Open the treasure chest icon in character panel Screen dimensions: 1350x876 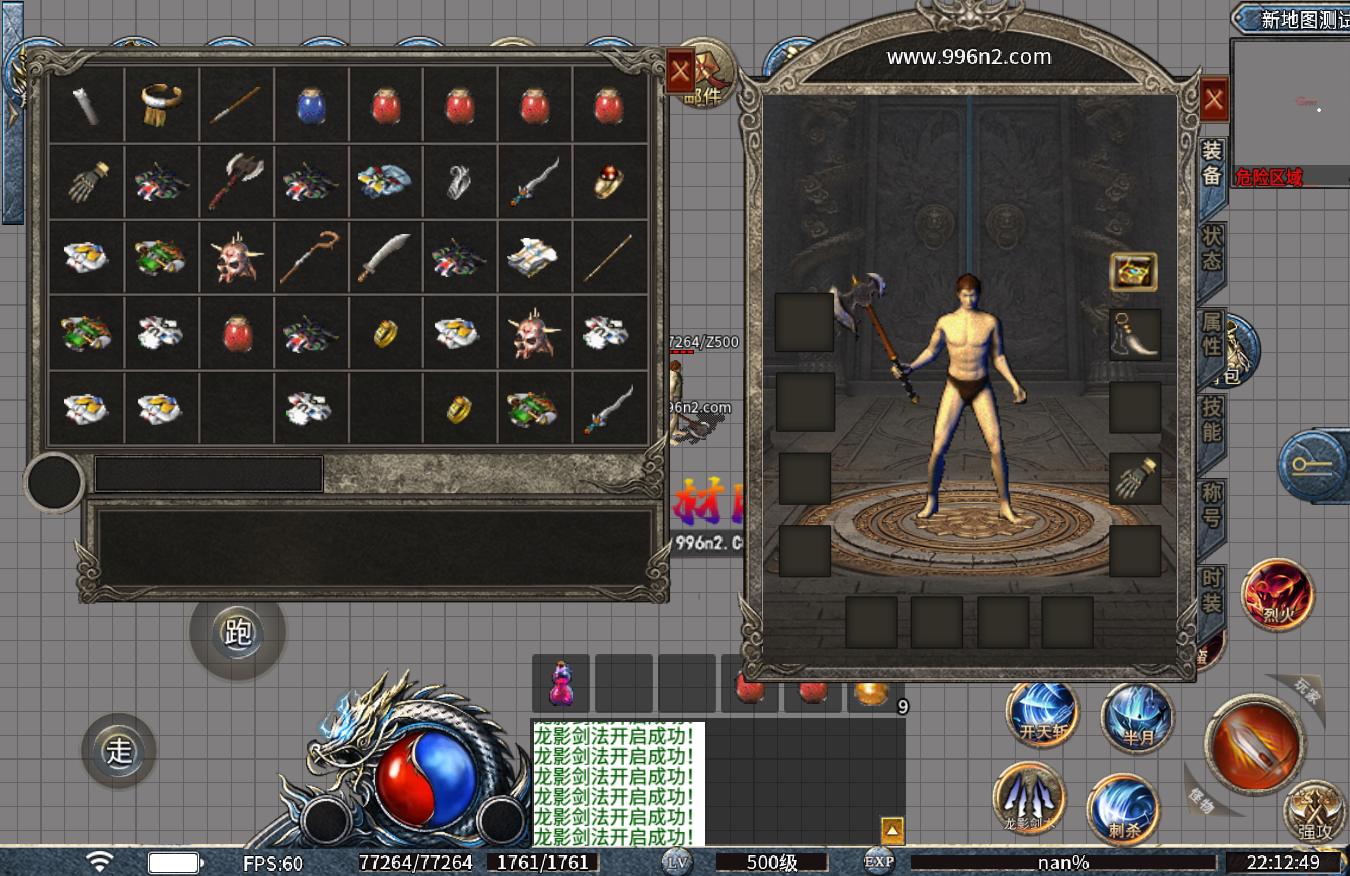coord(1133,271)
